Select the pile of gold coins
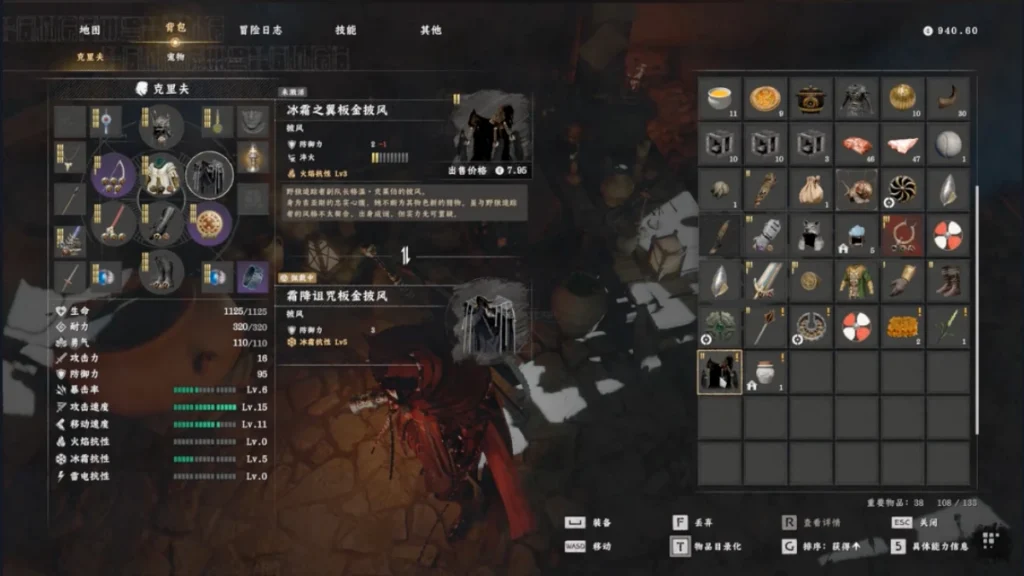 pos(903,326)
